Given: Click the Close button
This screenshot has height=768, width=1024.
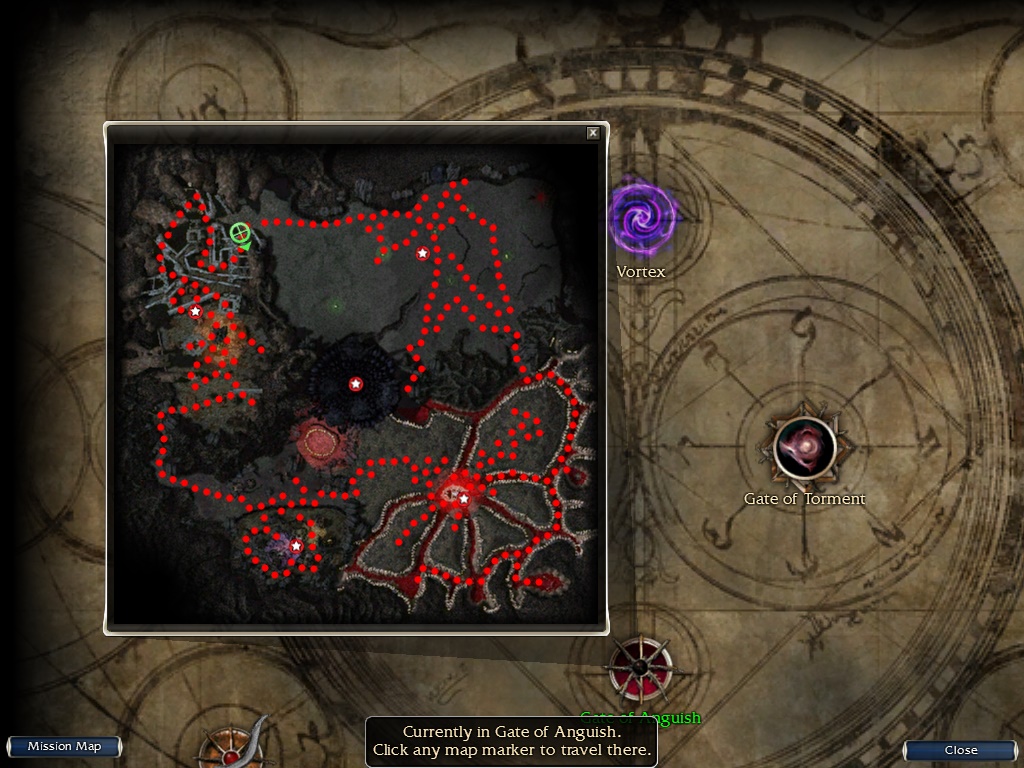Looking at the screenshot, I should (960, 750).
